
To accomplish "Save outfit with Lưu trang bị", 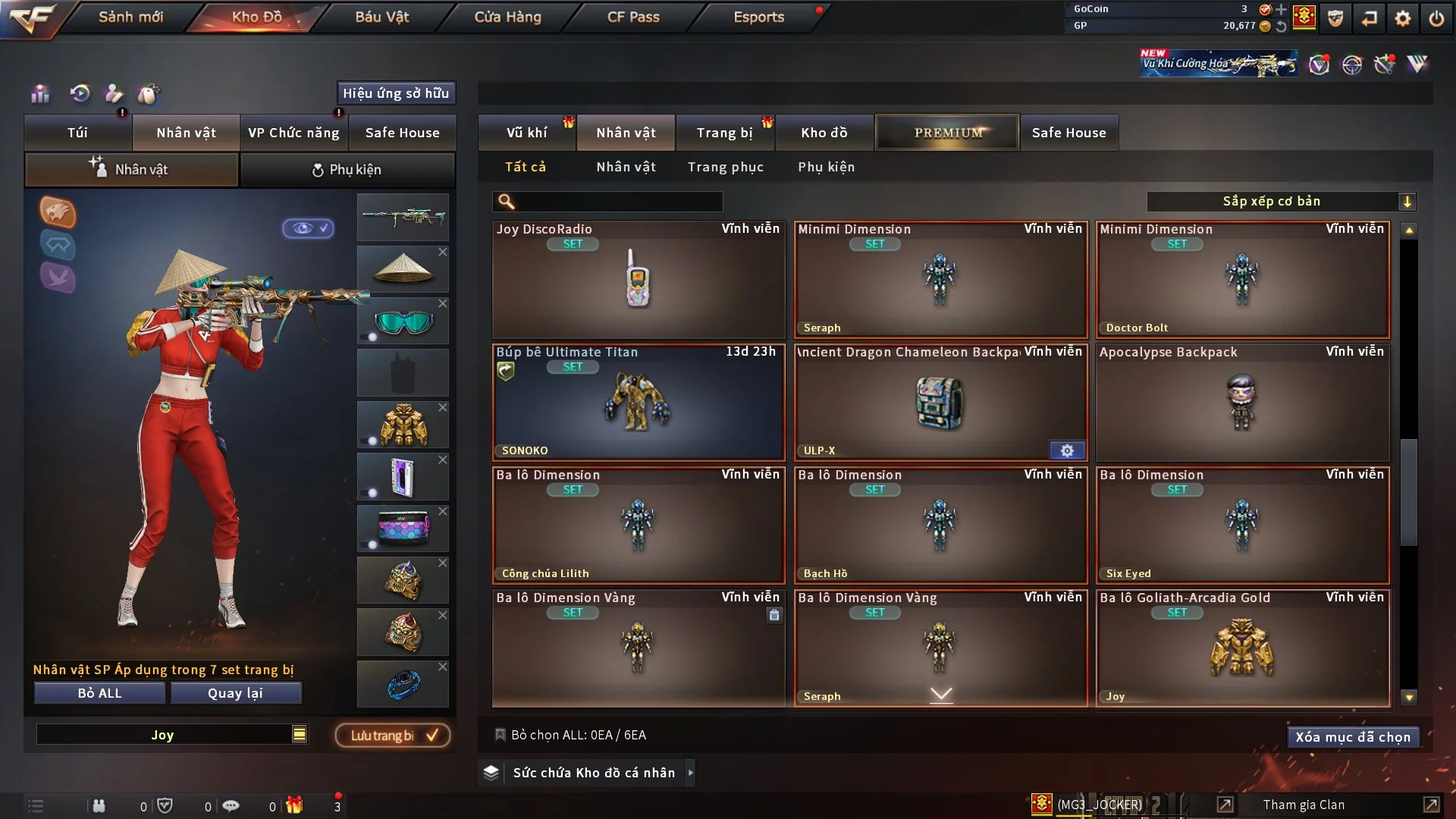I will tap(393, 736).
